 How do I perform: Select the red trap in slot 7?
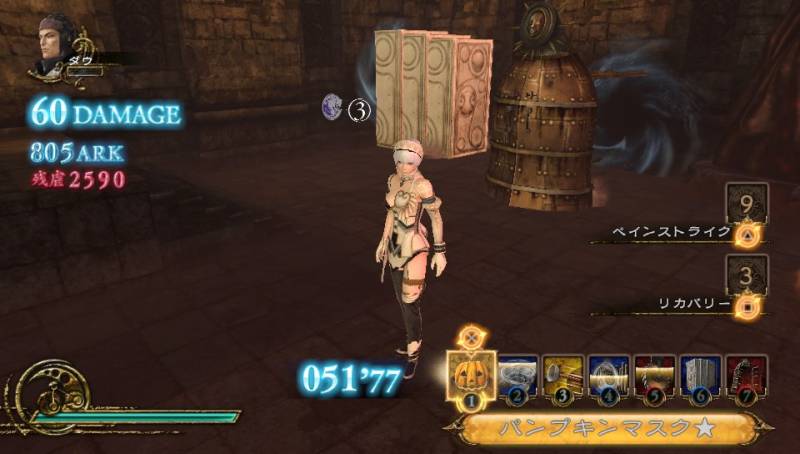[746, 377]
